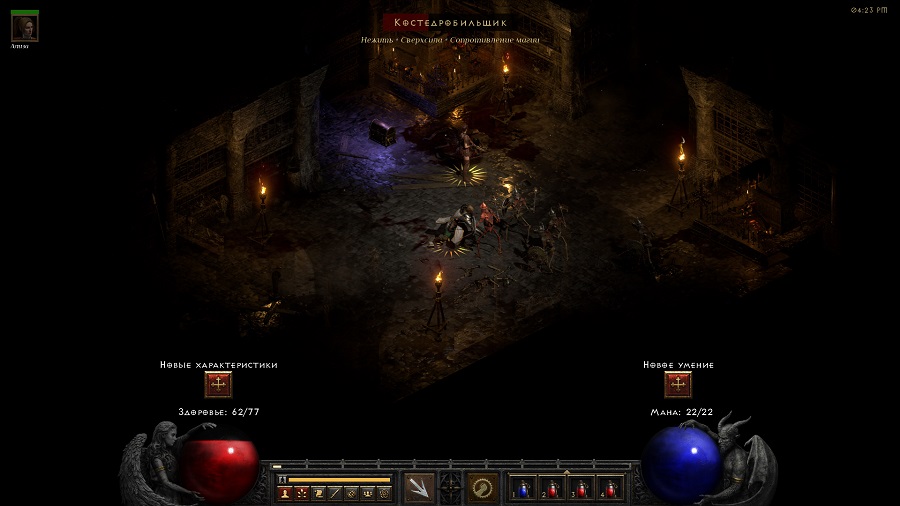The width and height of the screenshot is (900, 506).
Task: Open the skill tree spark icon
Action: 301,493
